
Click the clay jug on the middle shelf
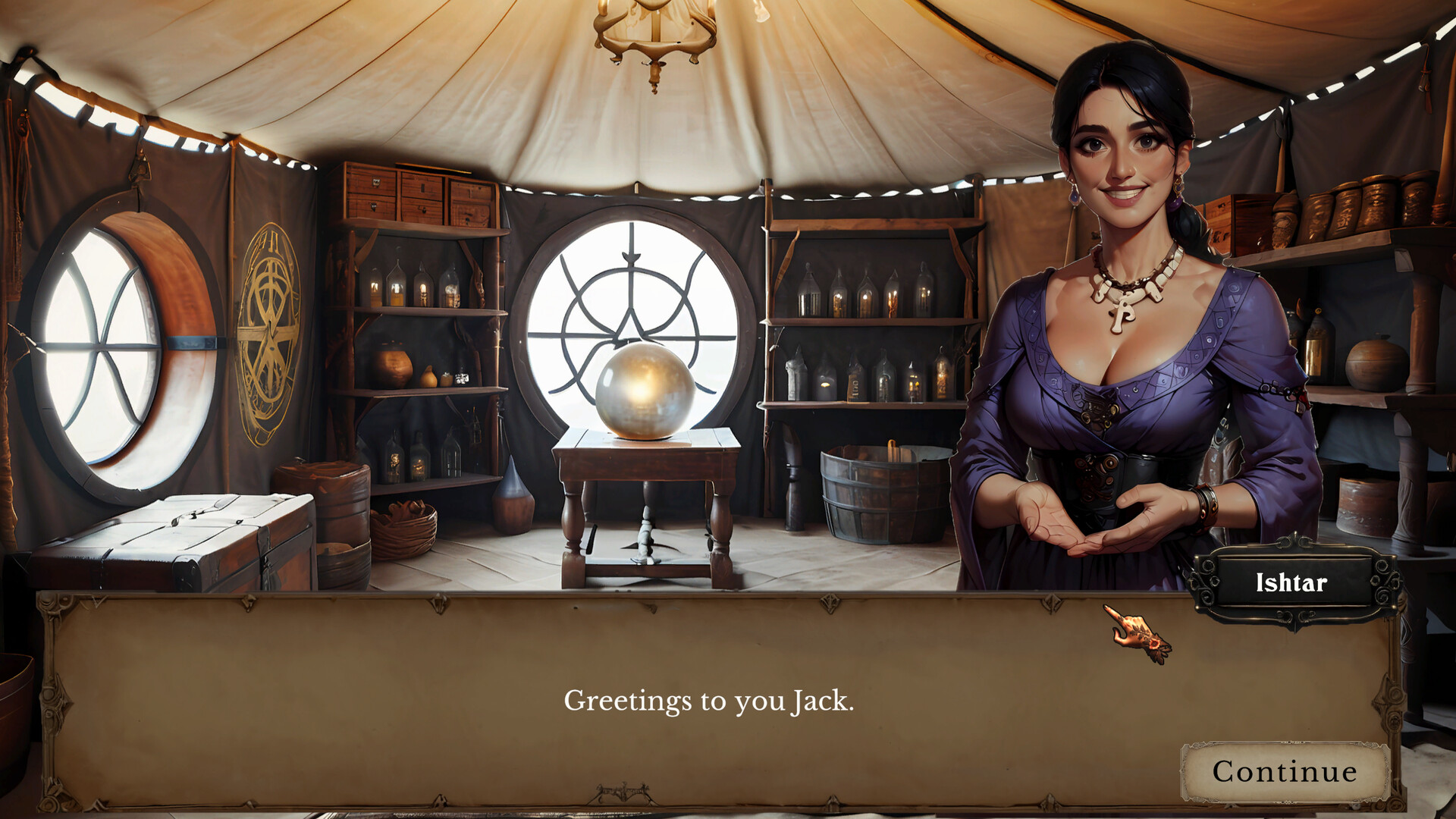pos(391,364)
